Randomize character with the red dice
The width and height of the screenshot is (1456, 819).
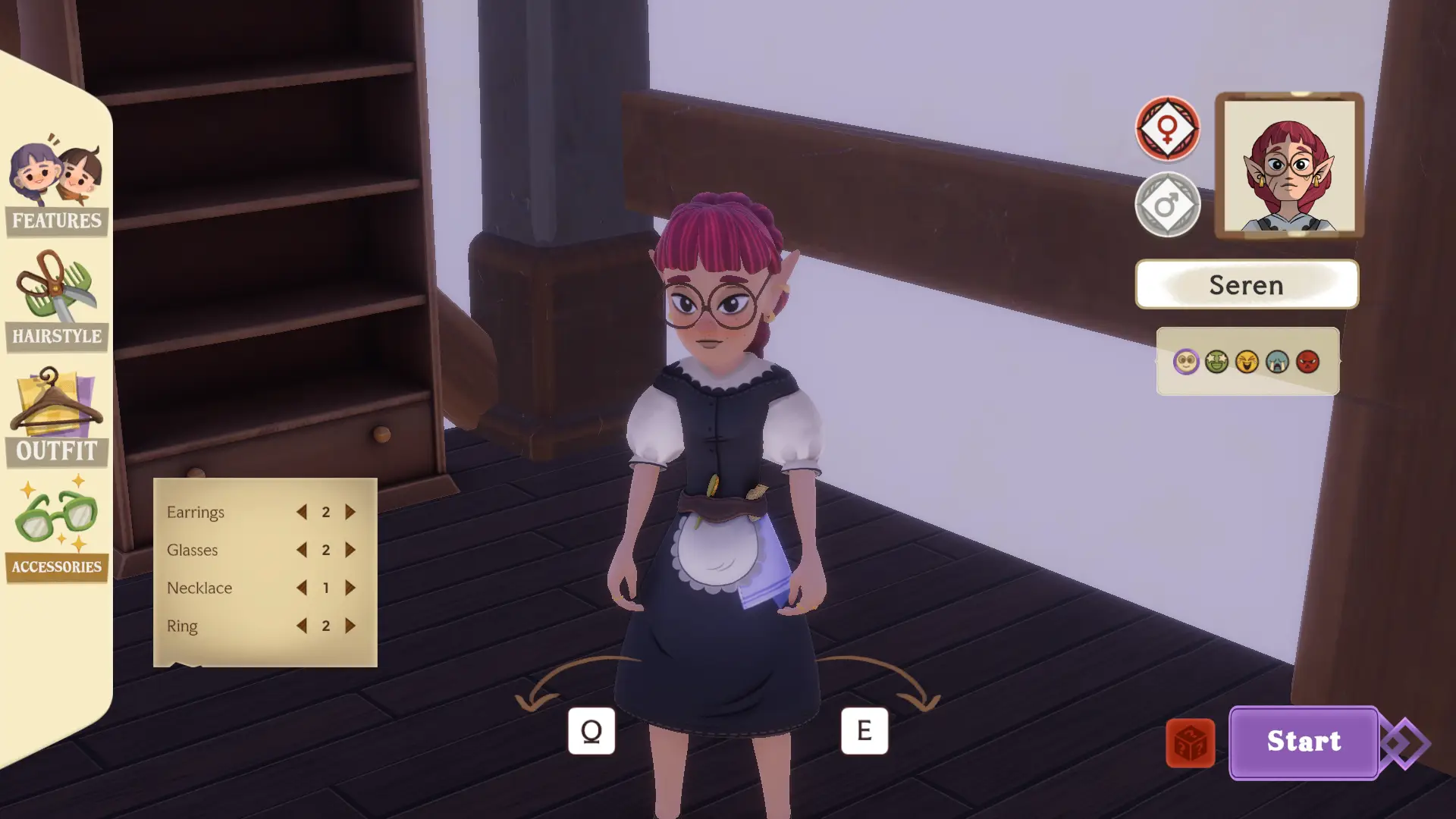(x=1190, y=743)
